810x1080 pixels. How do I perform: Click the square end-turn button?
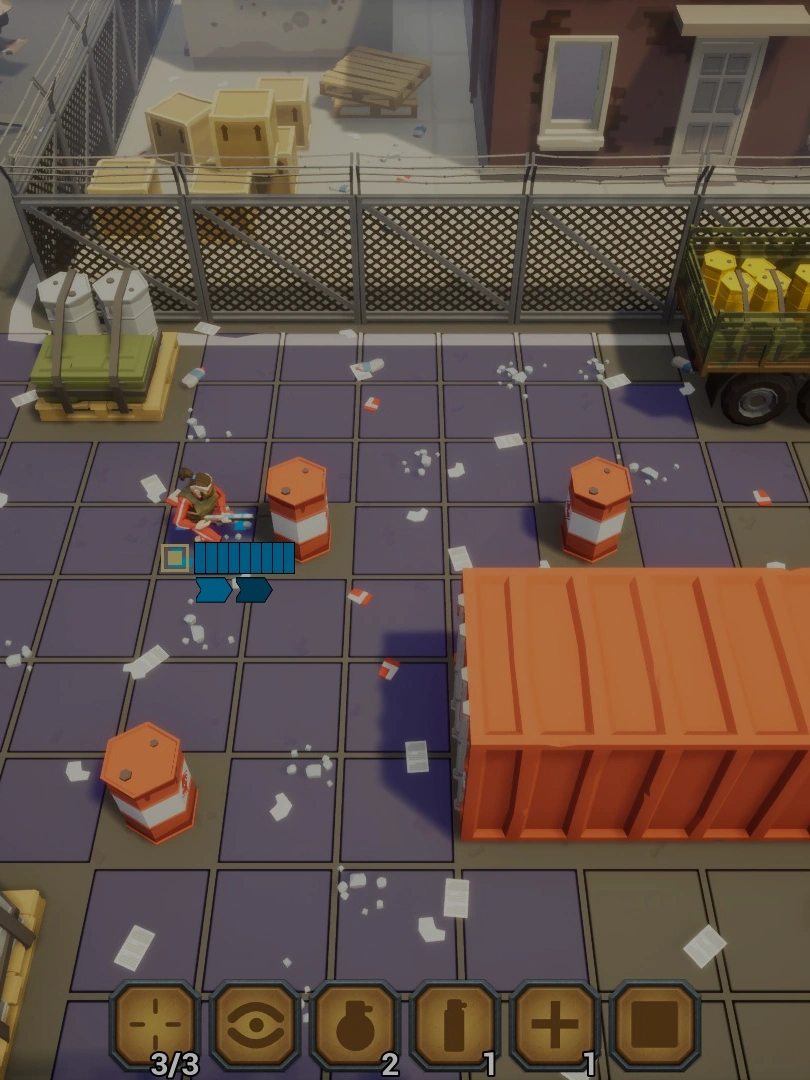655,1025
